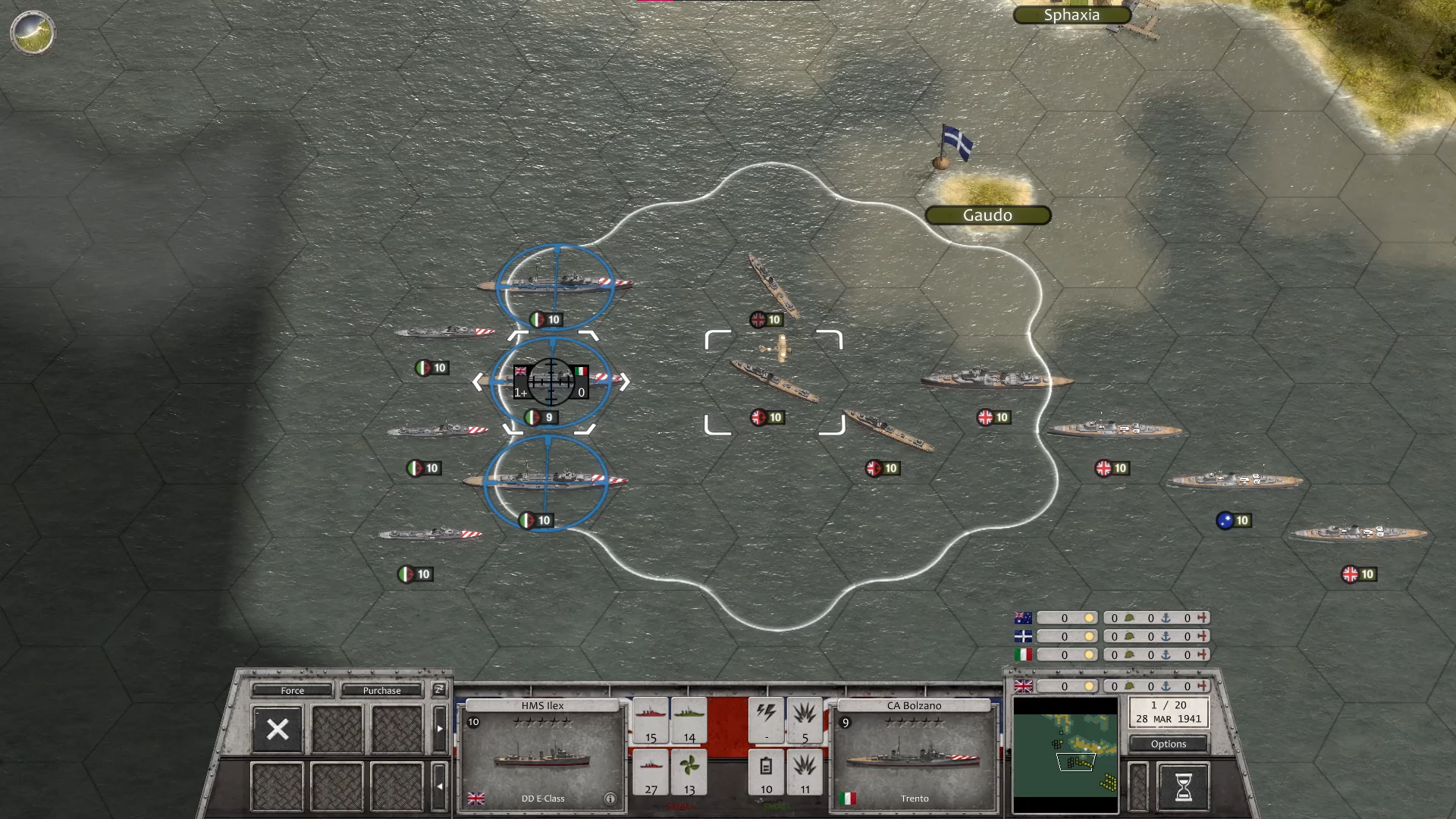The image size is (1456, 819).
Task: Click the ammo stat icon showing 10
Action: (x=766, y=772)
